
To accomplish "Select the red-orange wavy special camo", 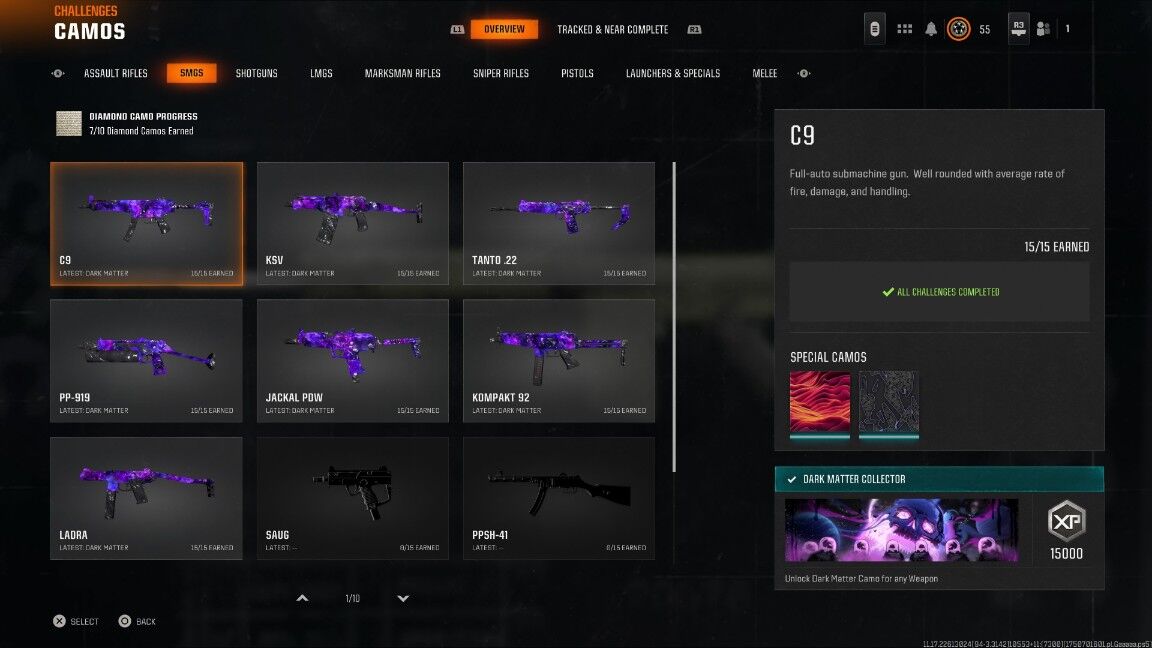I will pyautogui.click(x=820, y=403).
